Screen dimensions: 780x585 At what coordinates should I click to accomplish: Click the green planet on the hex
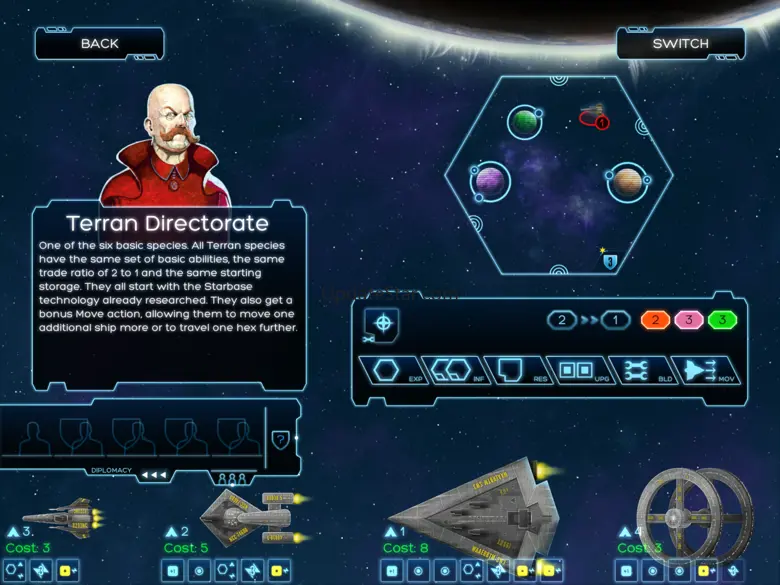pyautogui.click(x=524, y=122)
